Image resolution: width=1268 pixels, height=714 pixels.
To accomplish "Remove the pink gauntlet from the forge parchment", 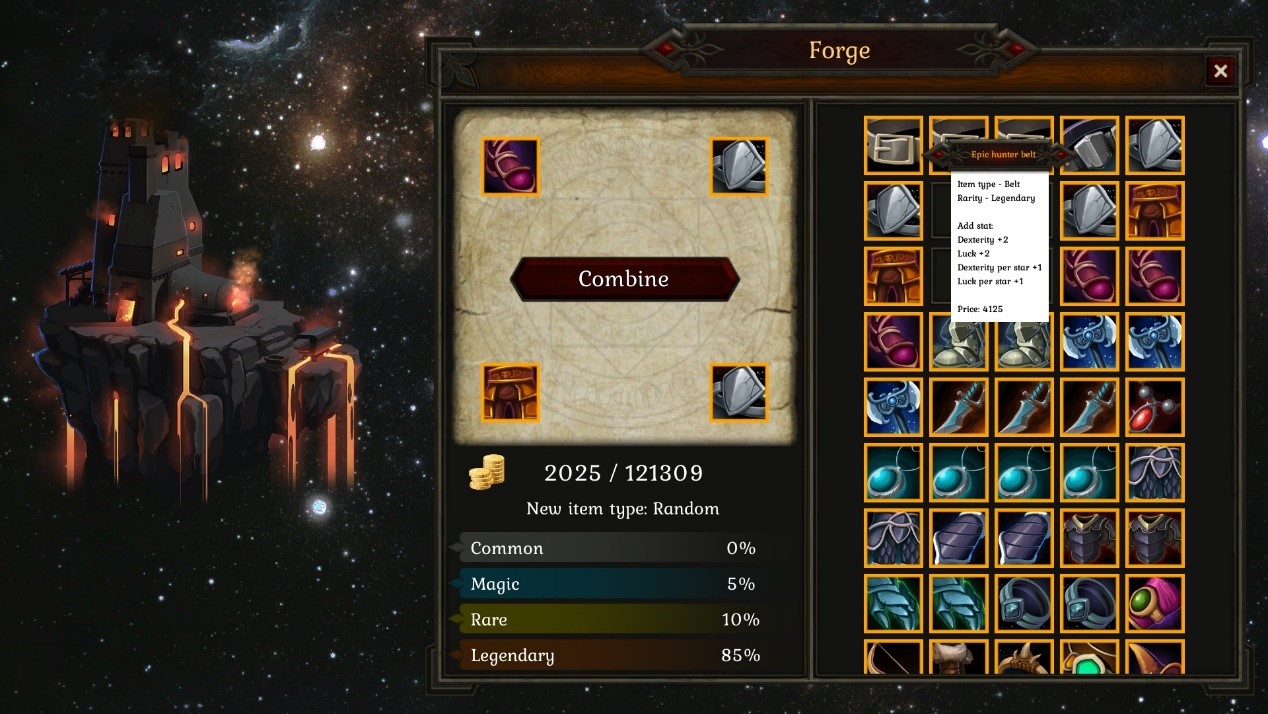I will tap(510, 166).
